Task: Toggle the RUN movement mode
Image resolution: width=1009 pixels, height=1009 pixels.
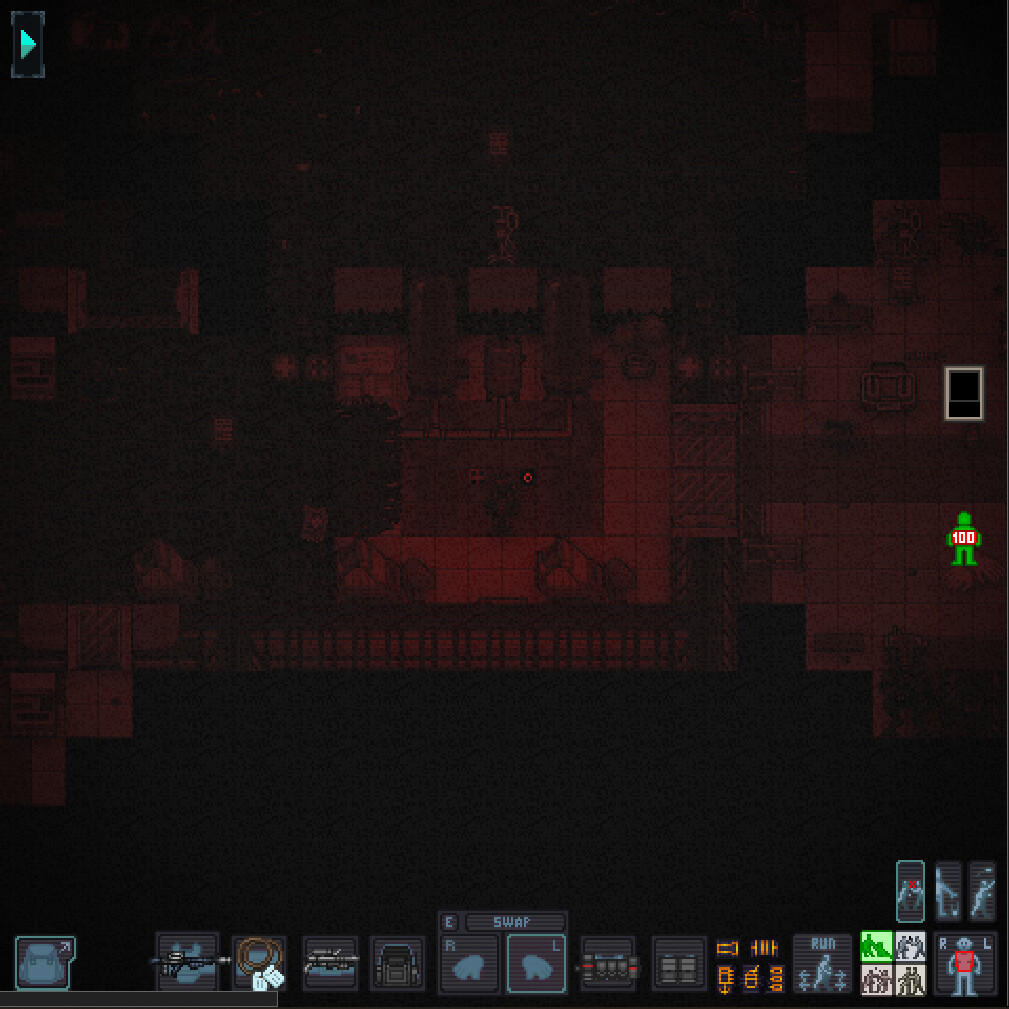Action: pyautogui.click(x=822, y=965)
